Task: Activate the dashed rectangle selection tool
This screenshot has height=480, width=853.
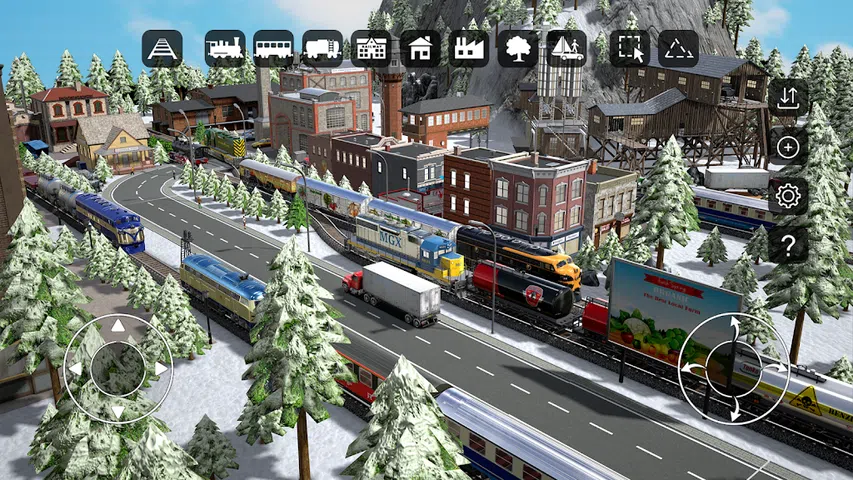Action: (629, 48)
